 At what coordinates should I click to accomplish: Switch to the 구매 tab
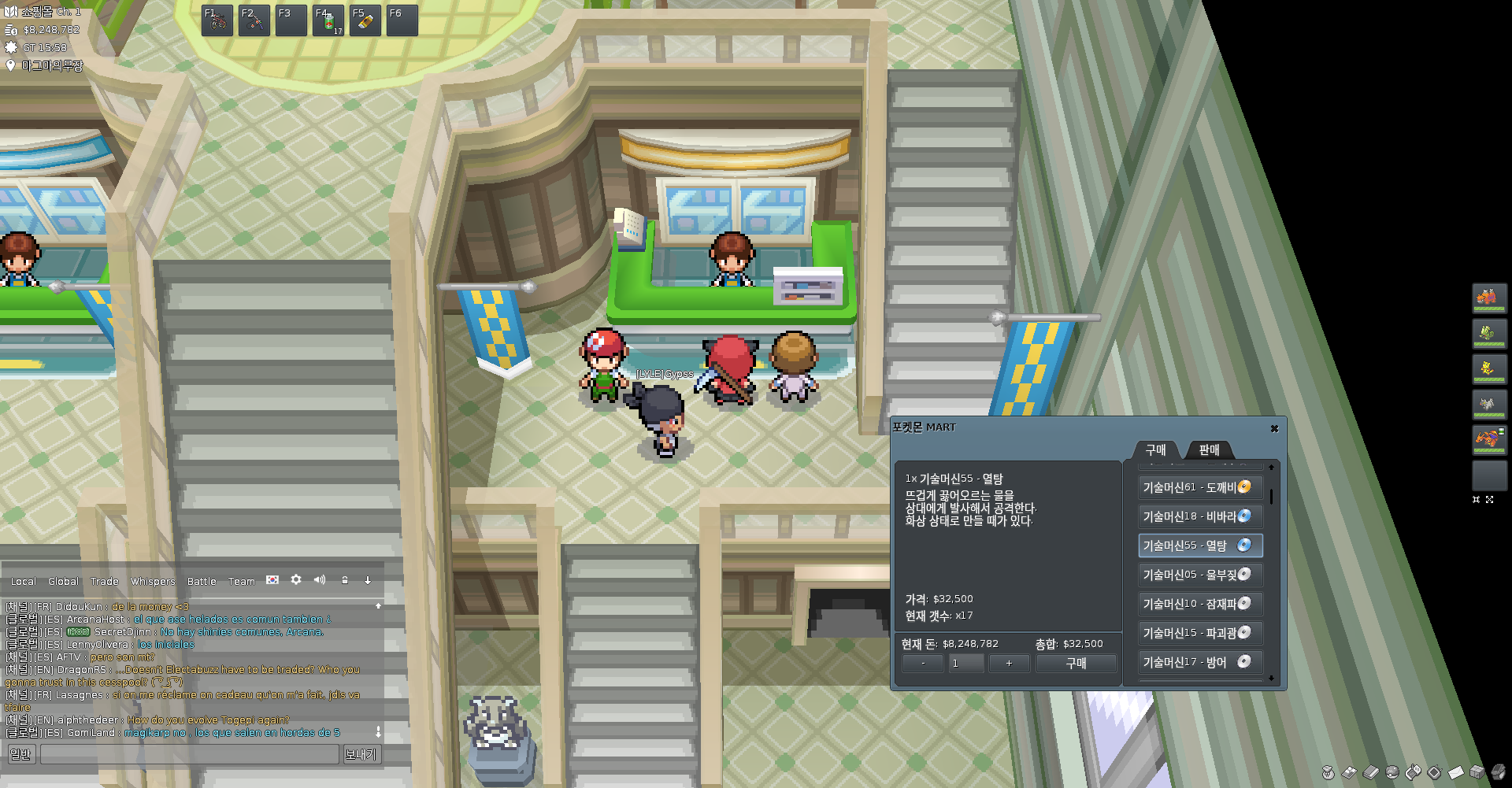point(1155,449)
